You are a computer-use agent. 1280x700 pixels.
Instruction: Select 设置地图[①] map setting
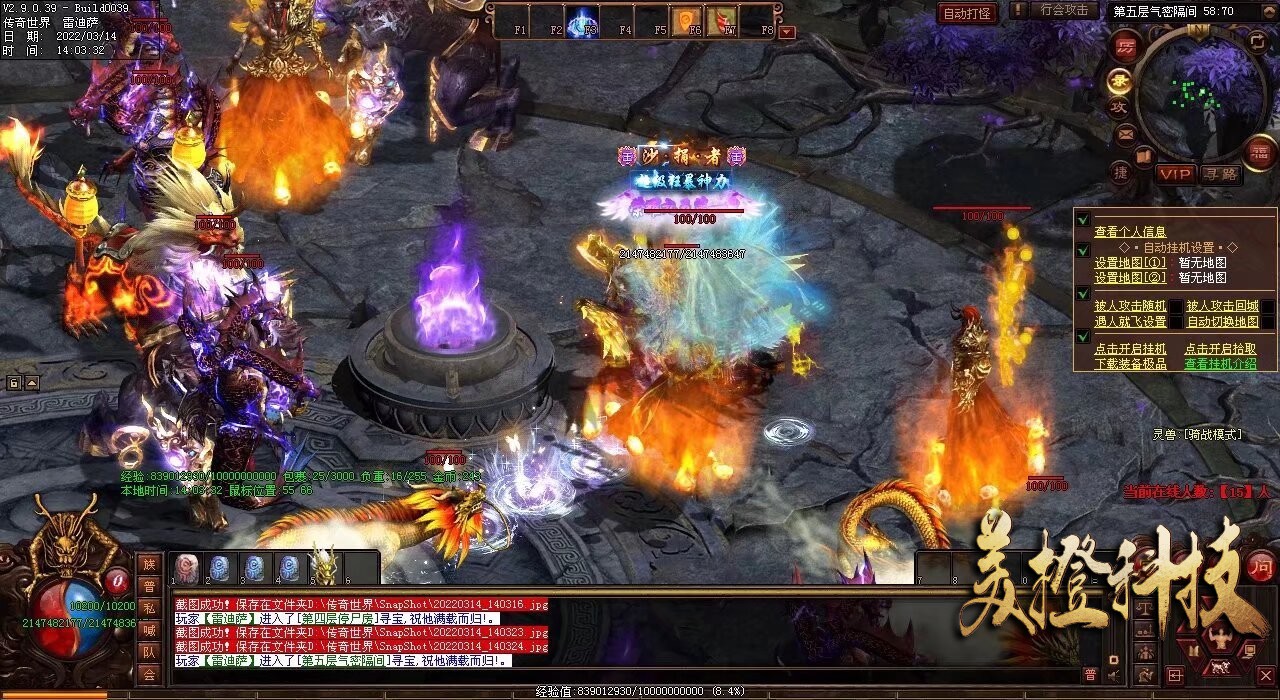pyautogui.click(x=1130, y=263)
